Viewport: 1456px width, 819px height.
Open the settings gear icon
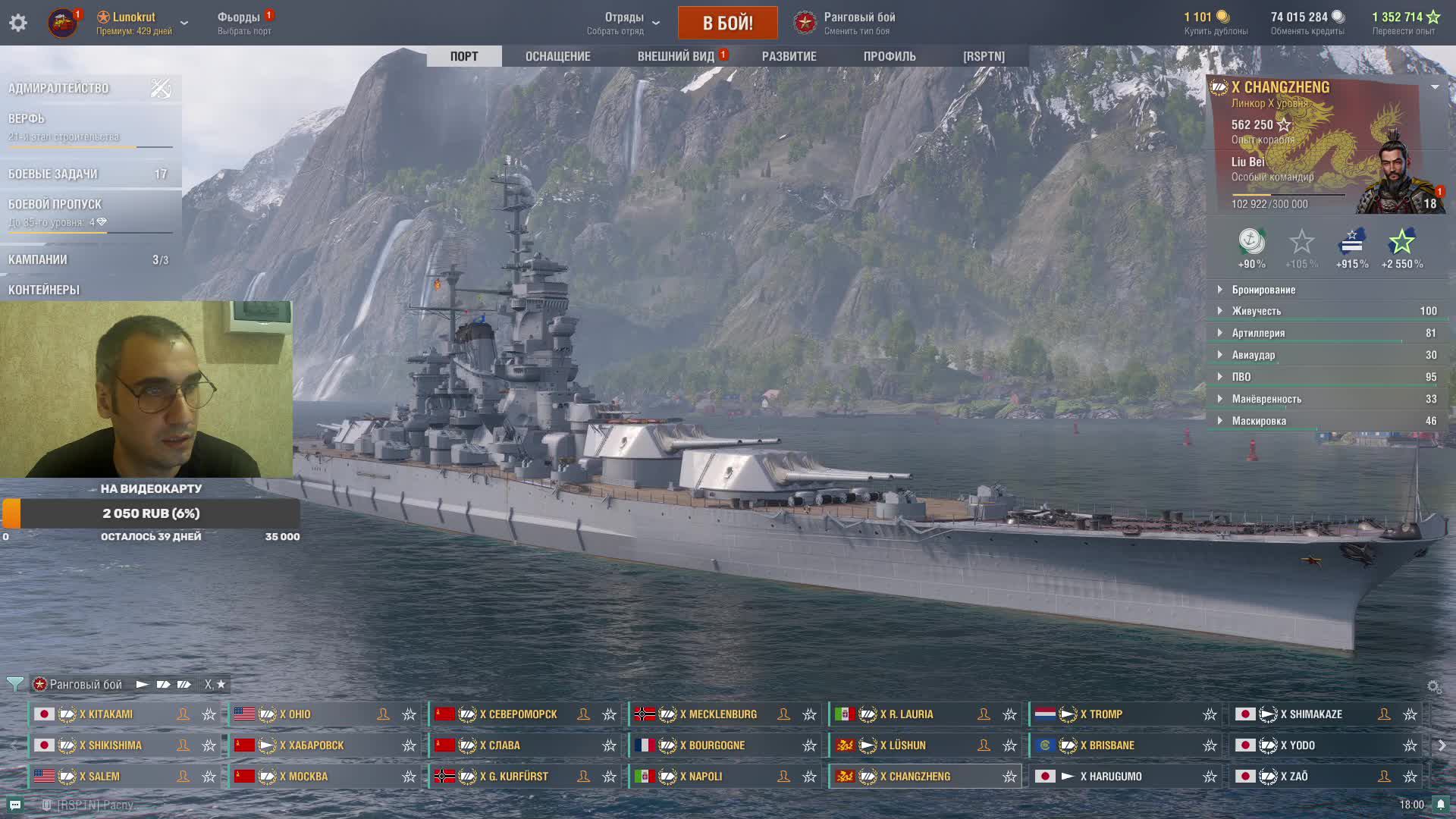(18, 23)
